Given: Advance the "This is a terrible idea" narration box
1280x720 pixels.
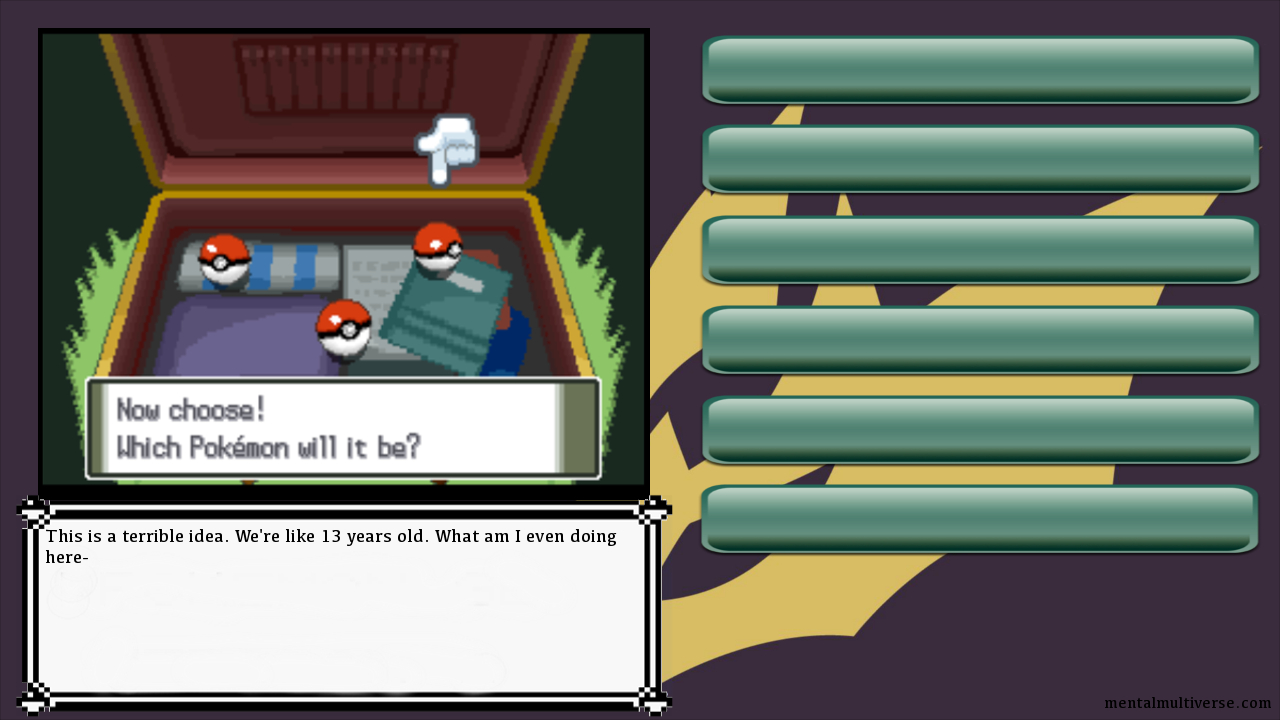Looking at the screenshot, I should pyautogui.click(x=342, y=605).
